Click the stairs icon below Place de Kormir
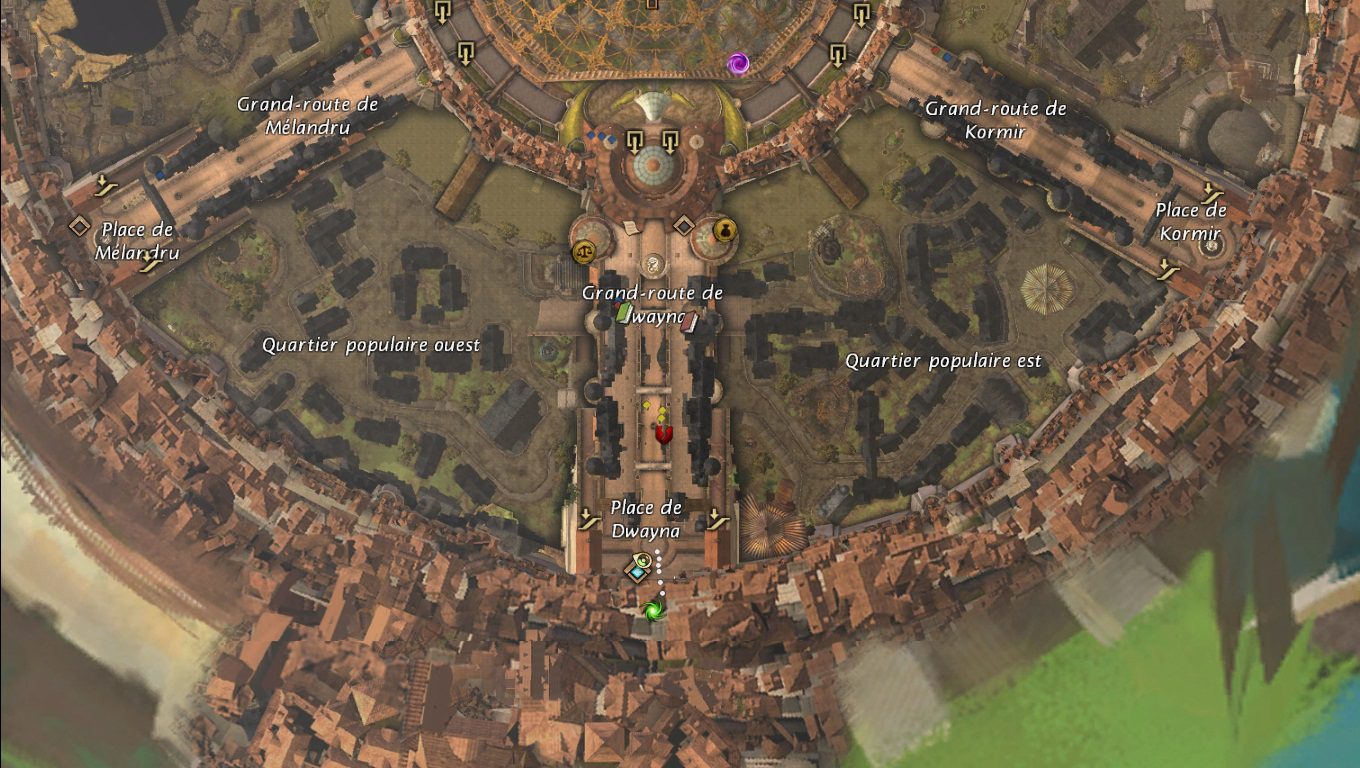 (x=1167, y=268)
